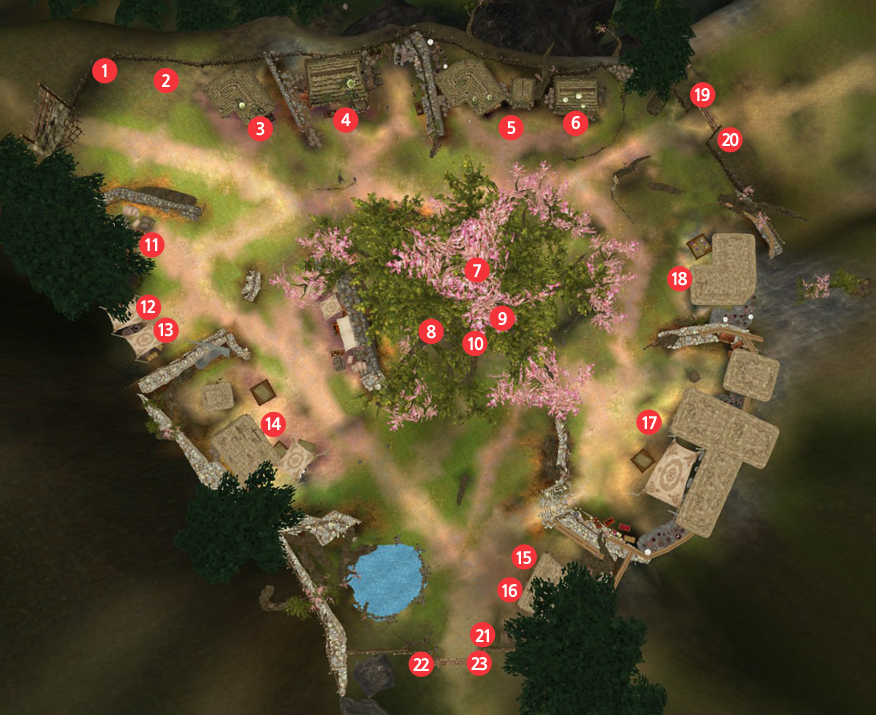Choose map marker number 17
876x715 pixels.
(650, 423)
